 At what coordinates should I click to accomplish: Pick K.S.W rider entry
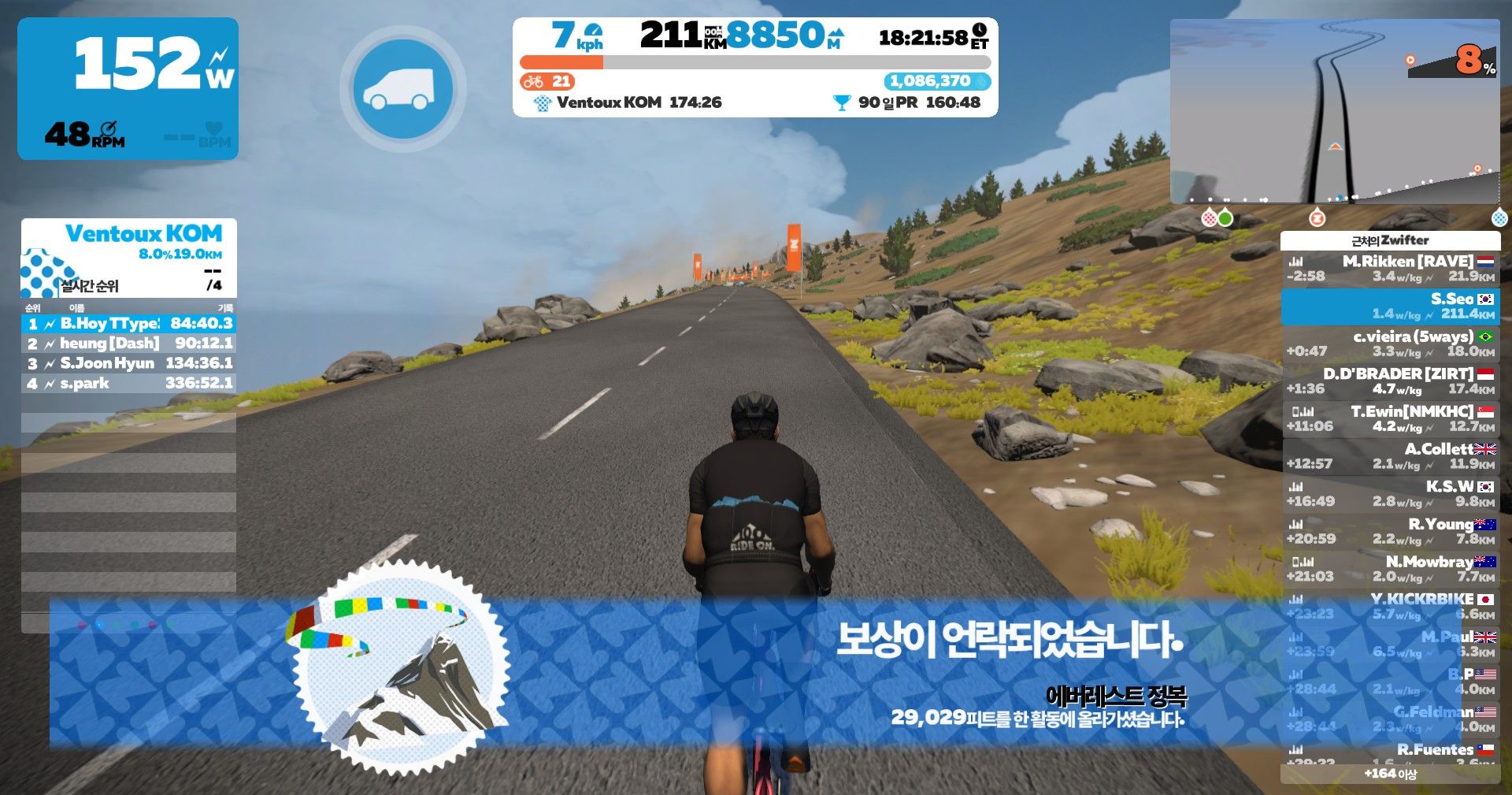pyautogui.click(x=1391, y=494)
